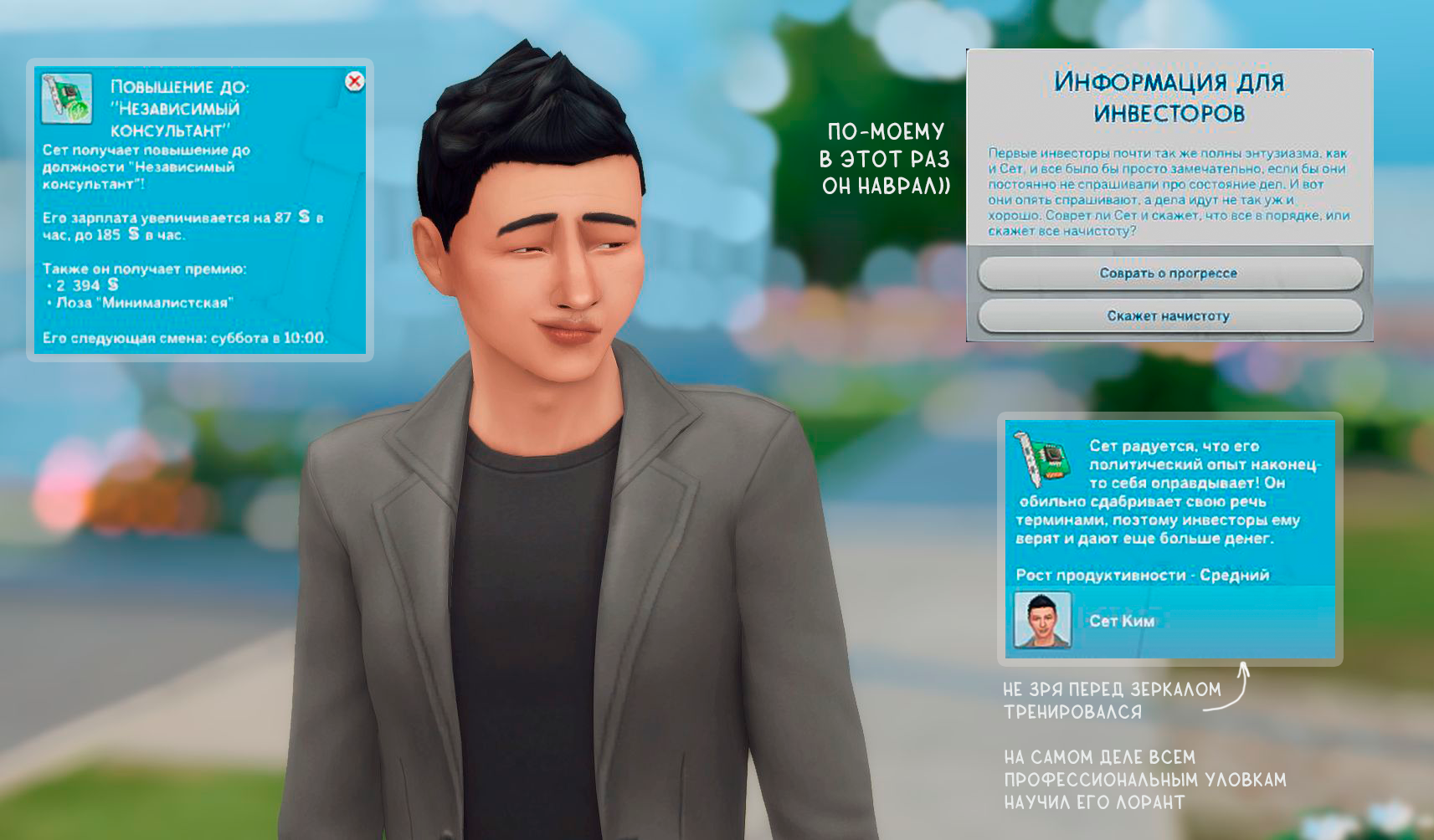Choose "Соврать о прогрессе" option
Screen dimensions: 1434x840
click(x=1169, y=274)
